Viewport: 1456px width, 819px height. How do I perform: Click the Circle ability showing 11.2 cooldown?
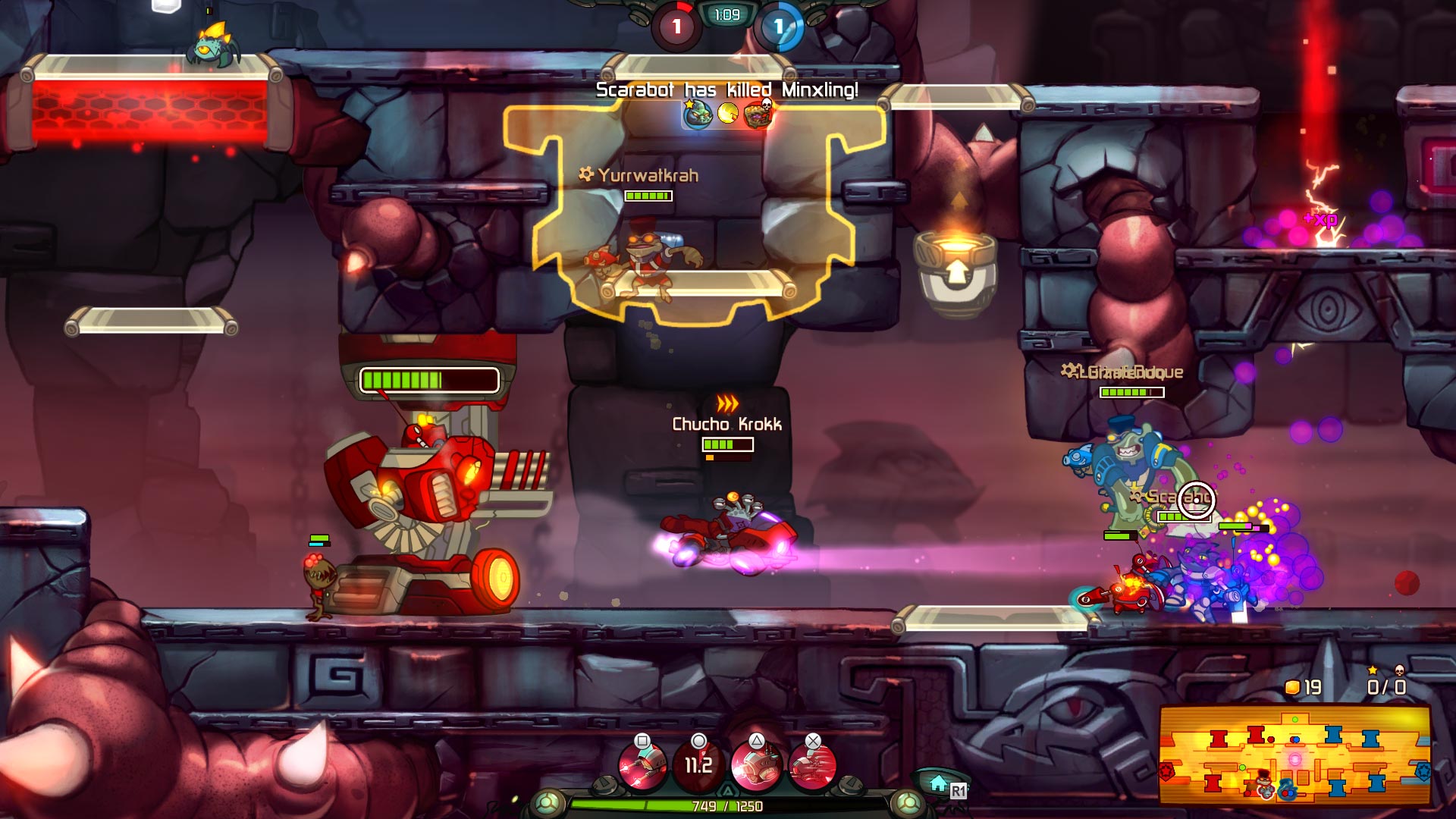click(x=698, y=762)
